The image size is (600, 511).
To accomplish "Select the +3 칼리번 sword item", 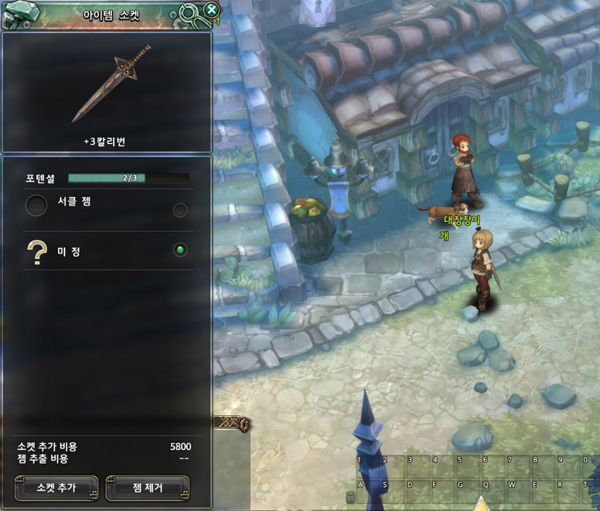I will (x=110, y=83).
